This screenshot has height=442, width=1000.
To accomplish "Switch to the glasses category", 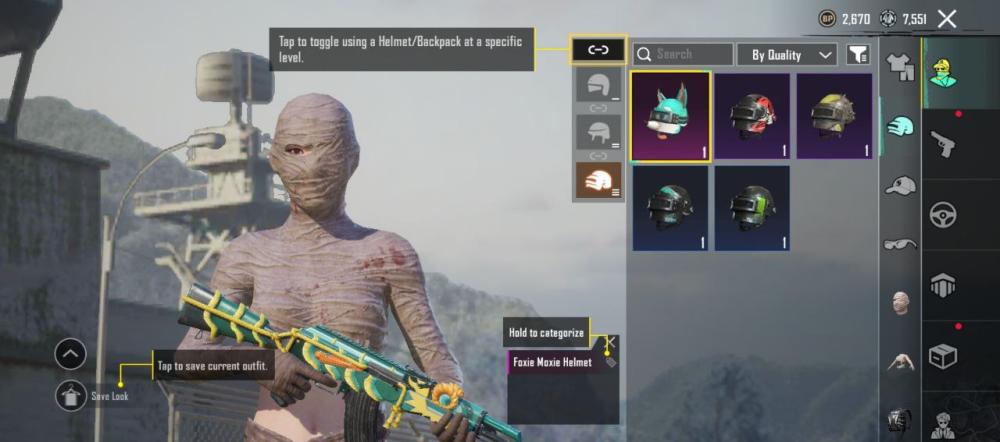I will click(900, 243).
